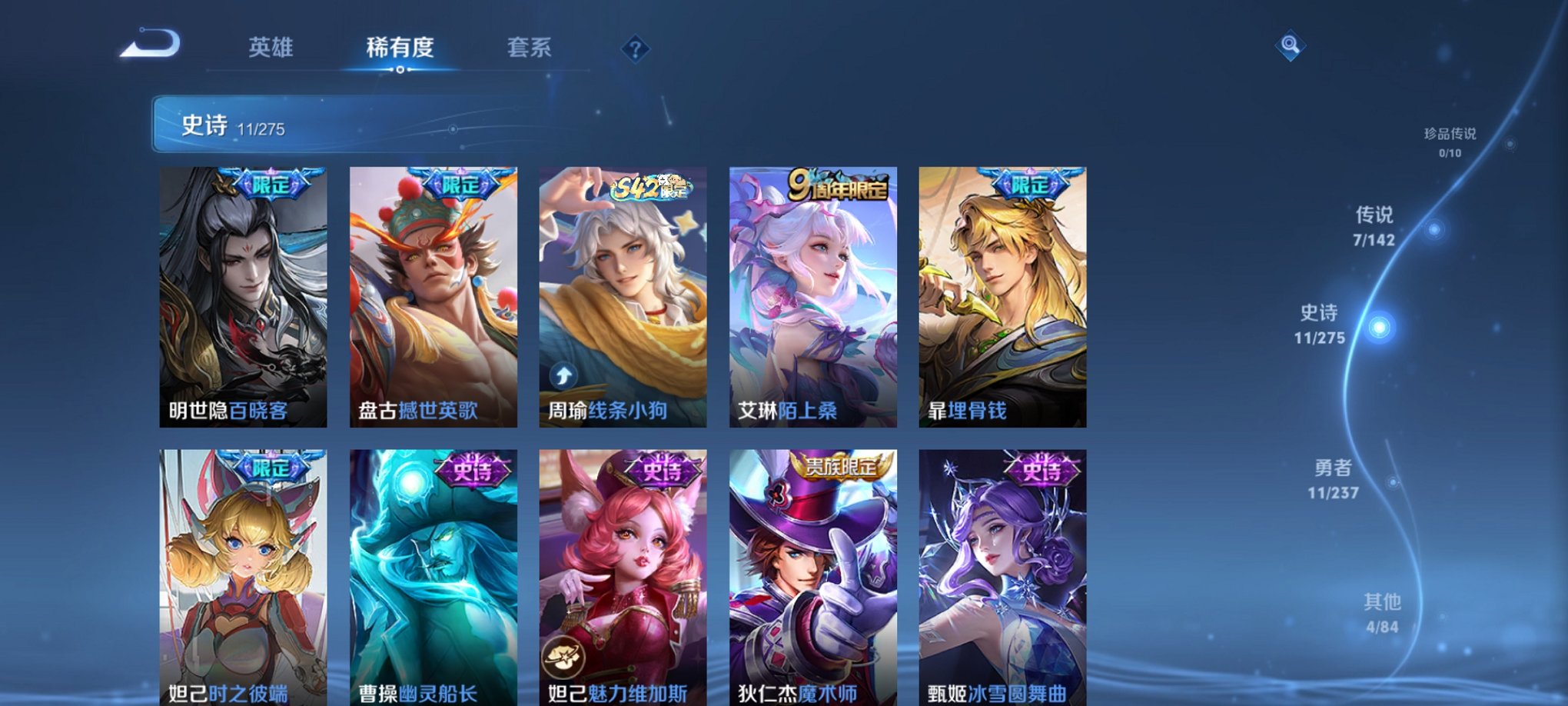Screen dimensions: 1568x706
Task: Switch to the 英雄 tab
Action: [273, 48]
